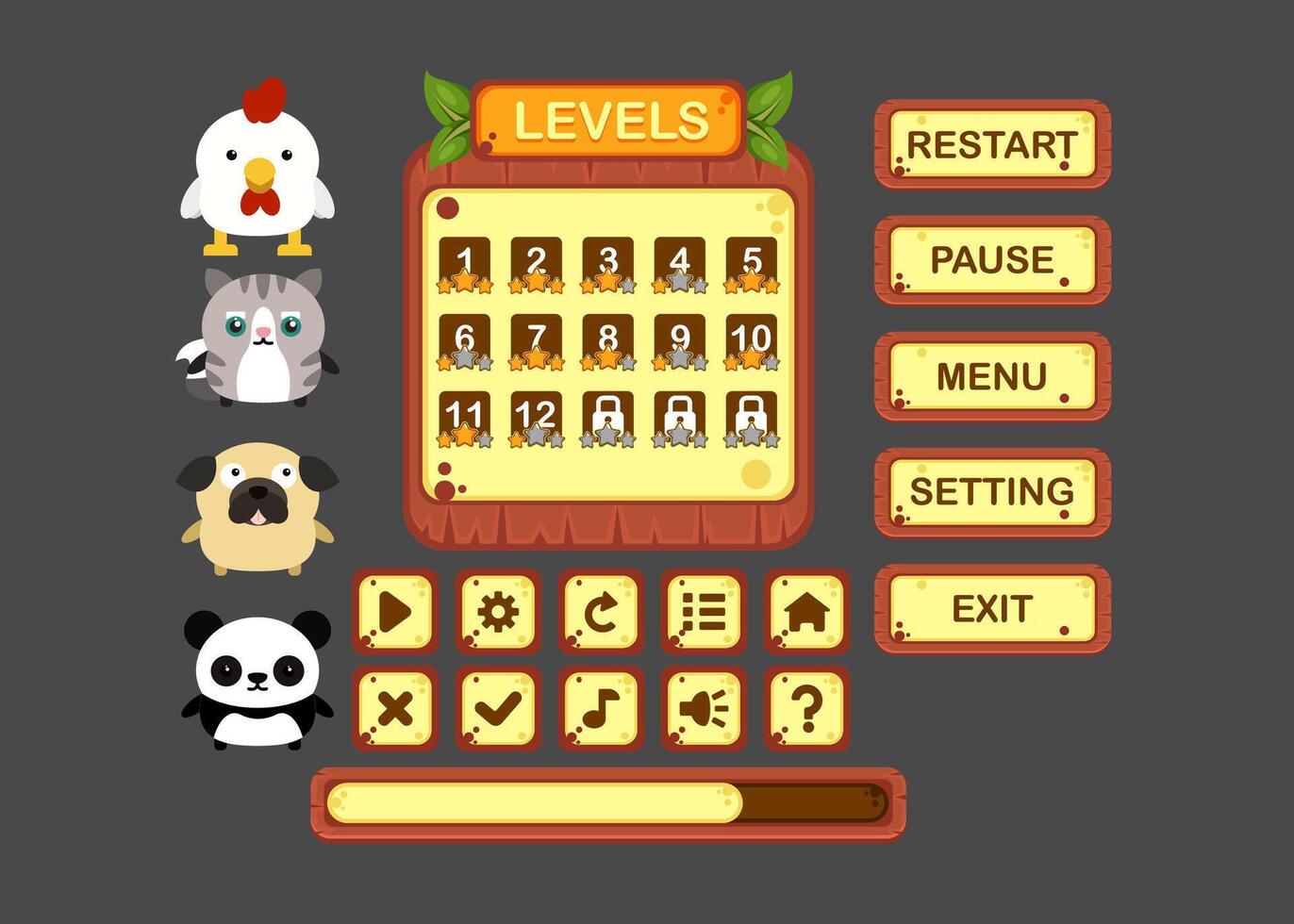Click the Replay/Restart arrow icon
This screenshot has width=1294, height=924.
[x=601, y=614]
